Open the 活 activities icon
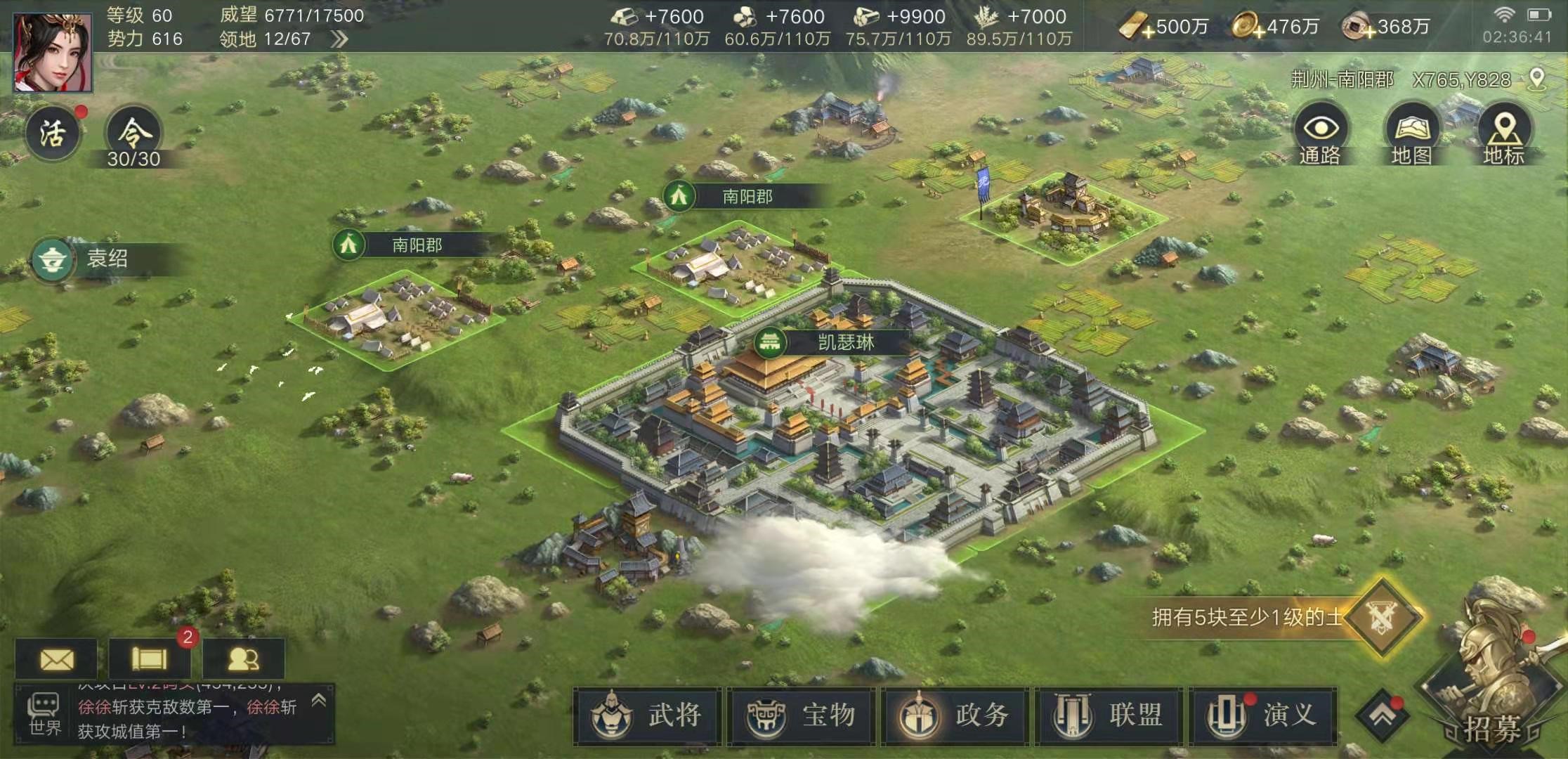Image resolution: width=1568 pixels, height=759 pixels. coord(53,134)
